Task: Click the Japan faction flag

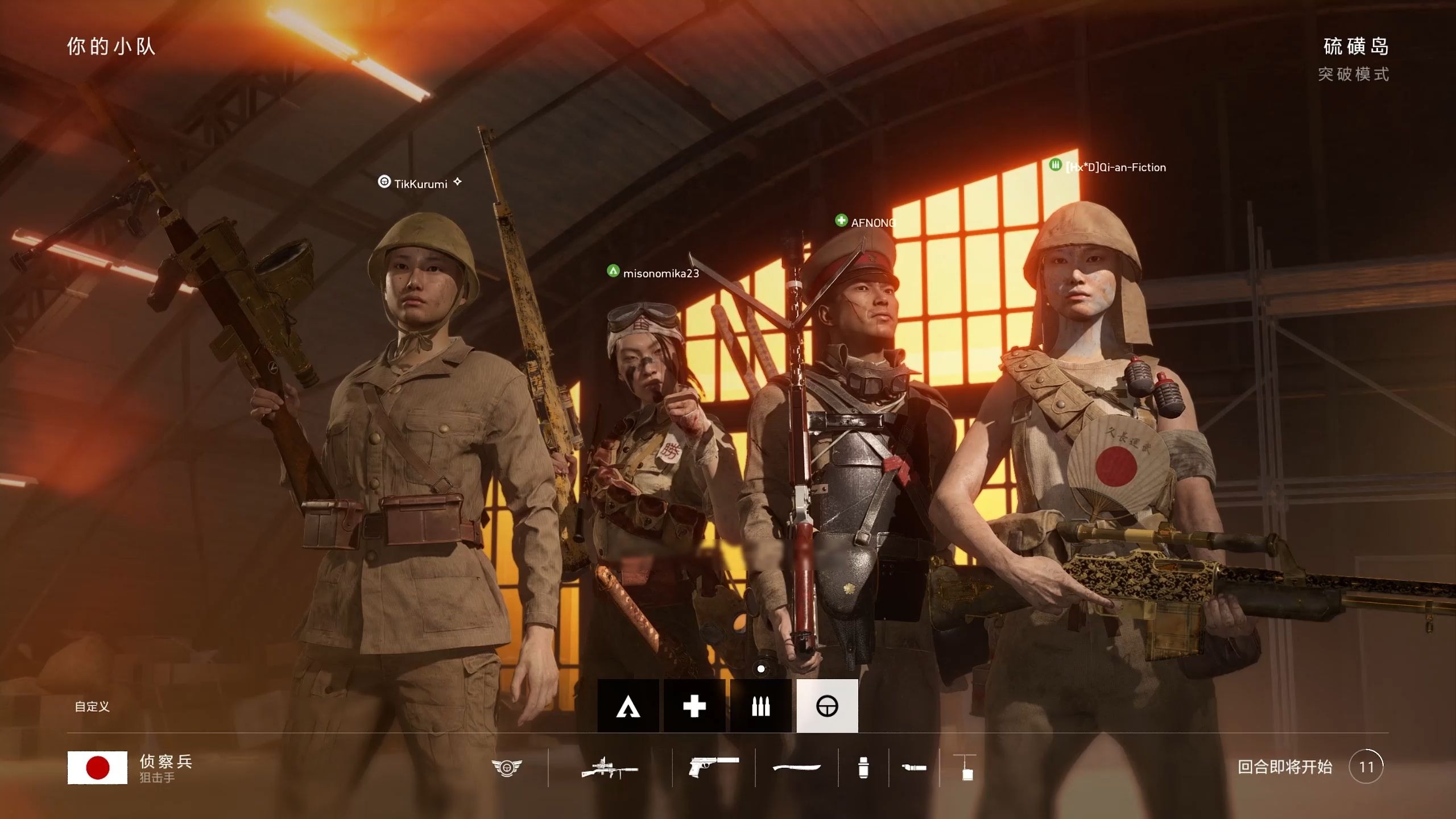Action: 97,768
